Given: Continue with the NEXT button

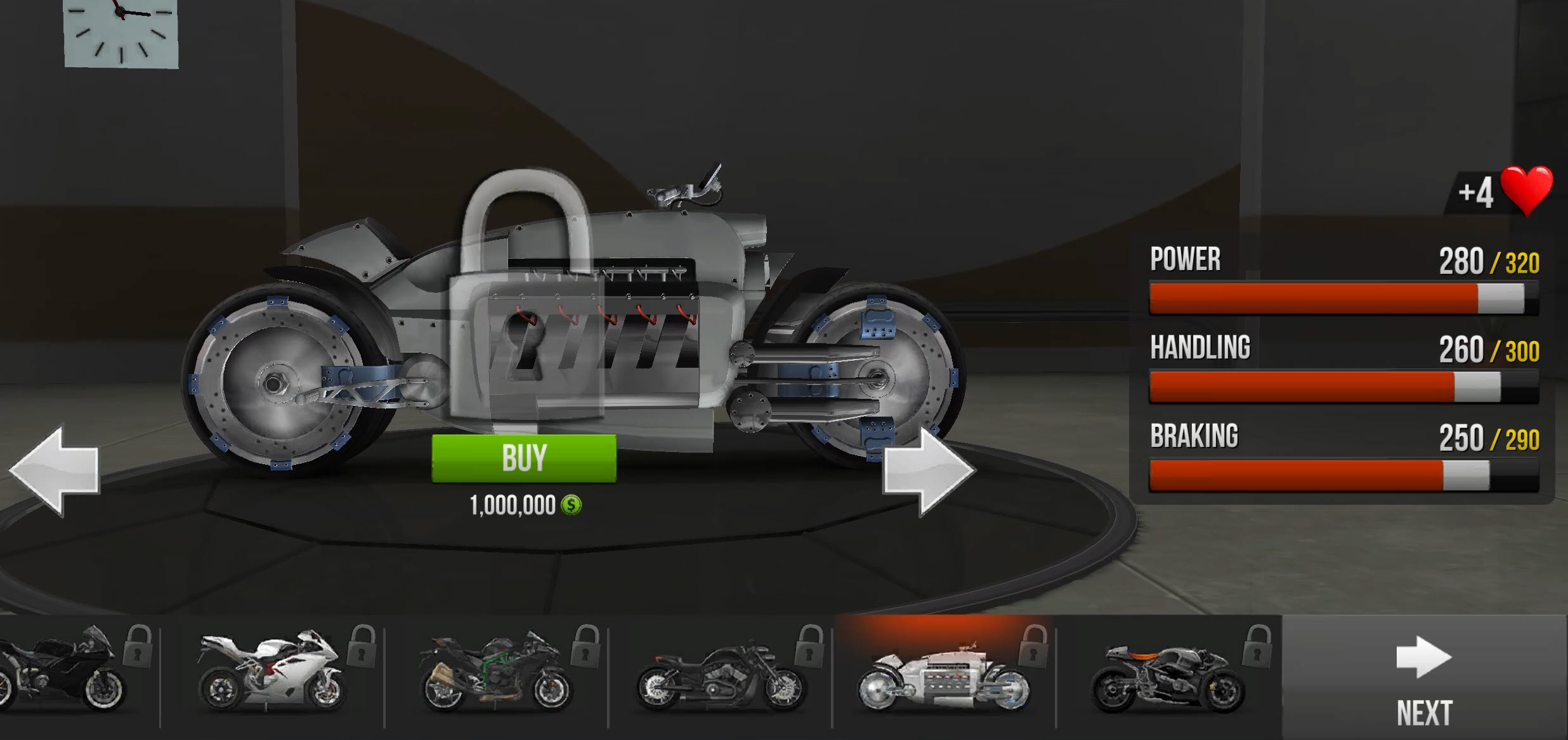Looking at the screenshot, I should 1424,678.
